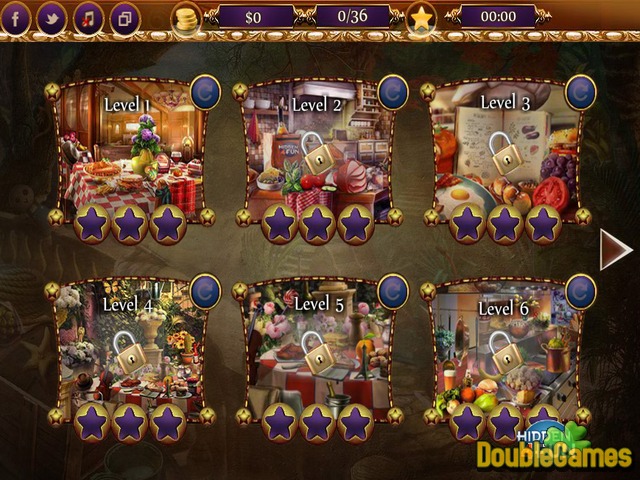This screenshot has width=640, height=480.
Task: Click the blue C badge on Level 4
Action: coord(205,291)
